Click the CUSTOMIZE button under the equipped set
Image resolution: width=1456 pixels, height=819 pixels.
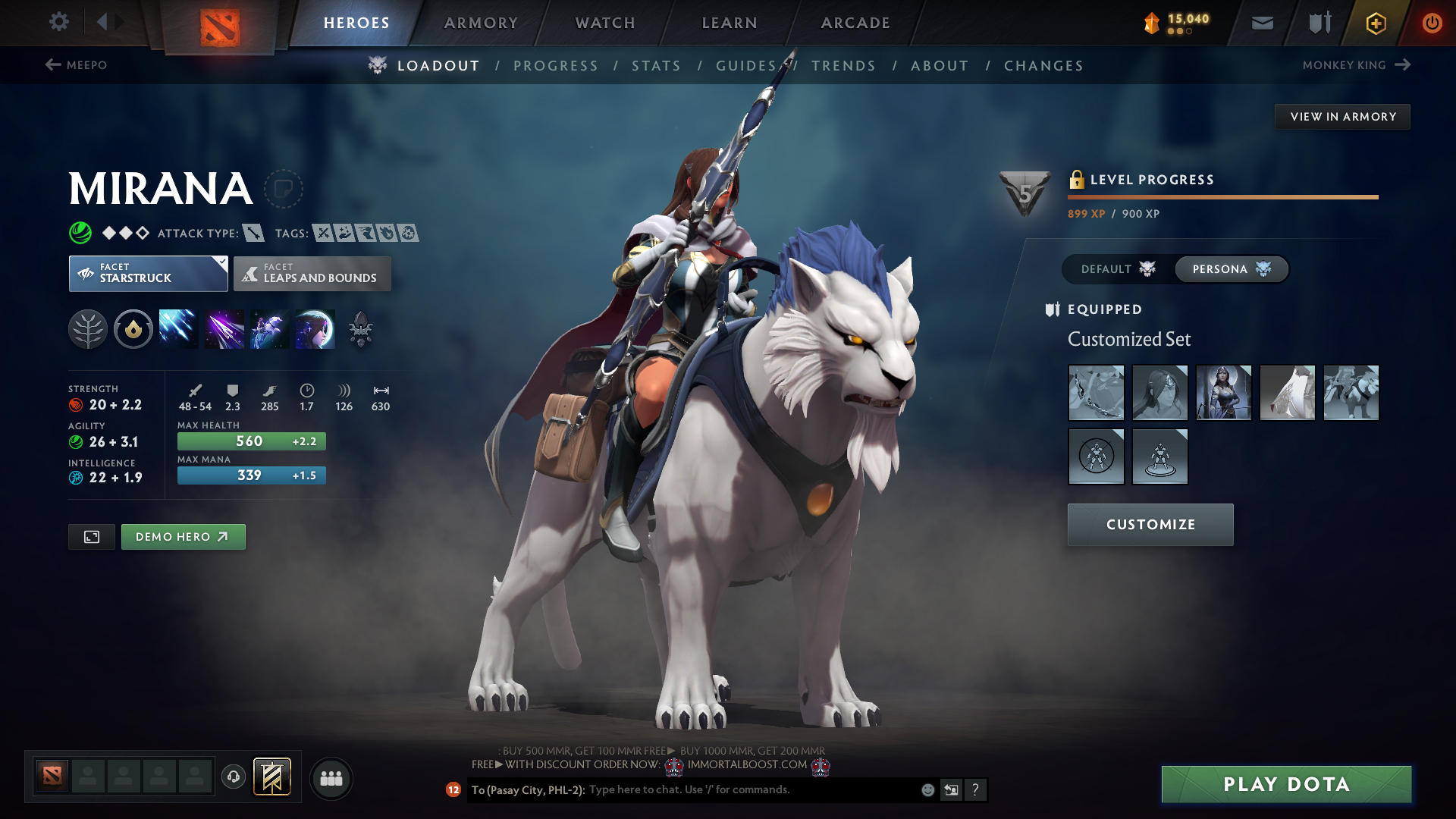point(1150,524)
